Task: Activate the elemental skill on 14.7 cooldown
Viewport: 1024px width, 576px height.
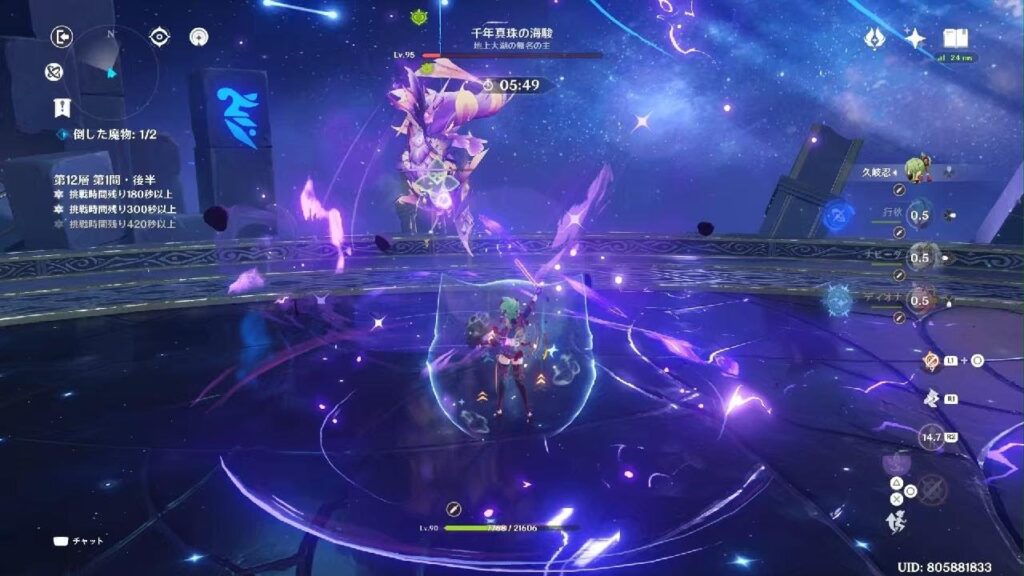Action: tap(932, 438)
